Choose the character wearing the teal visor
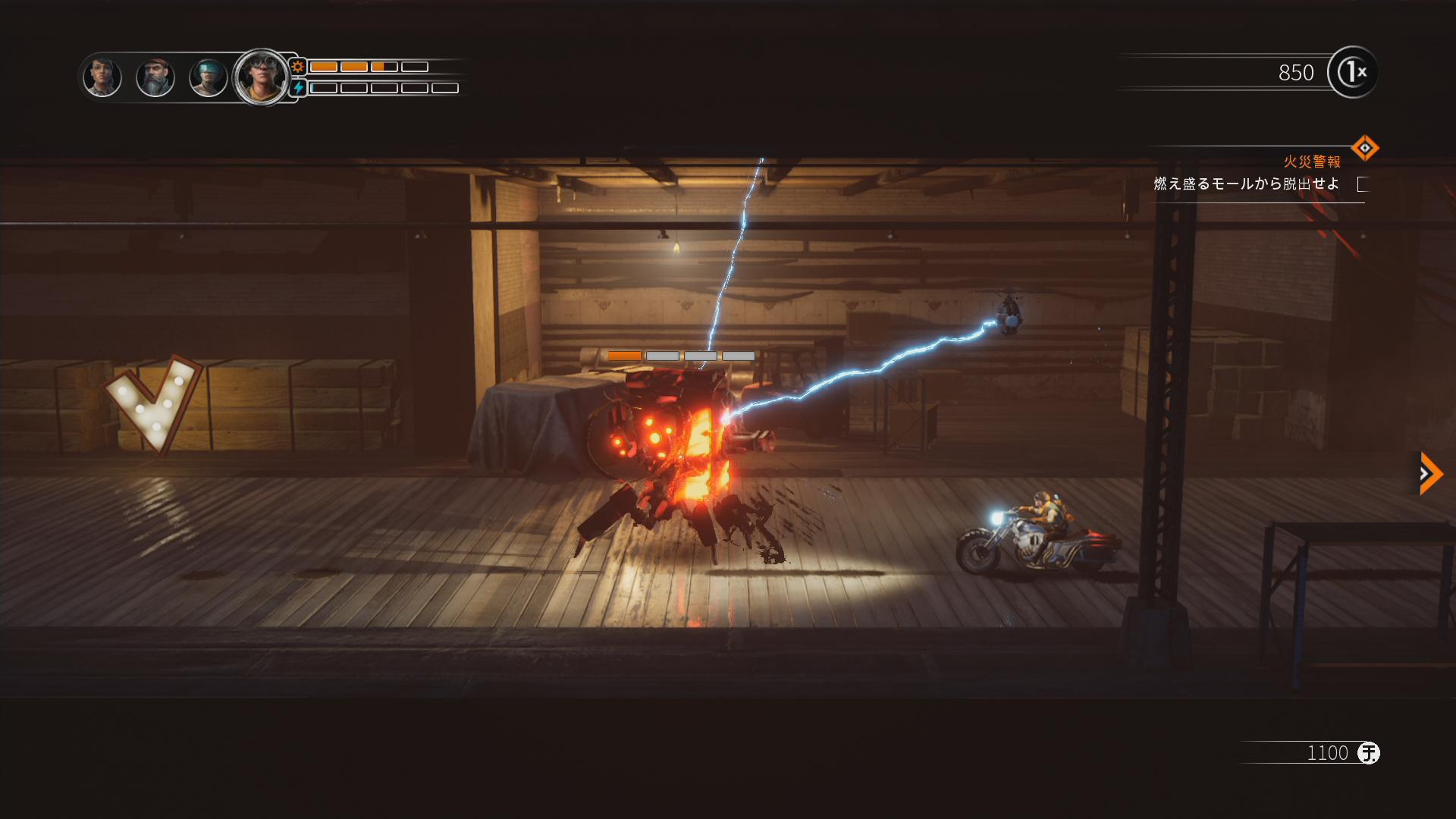1456x819 pixels. 208,77
